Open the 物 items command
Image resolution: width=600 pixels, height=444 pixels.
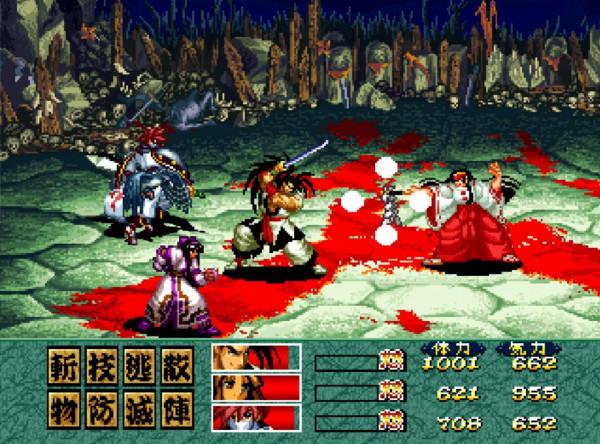click(x=63, y=406)
